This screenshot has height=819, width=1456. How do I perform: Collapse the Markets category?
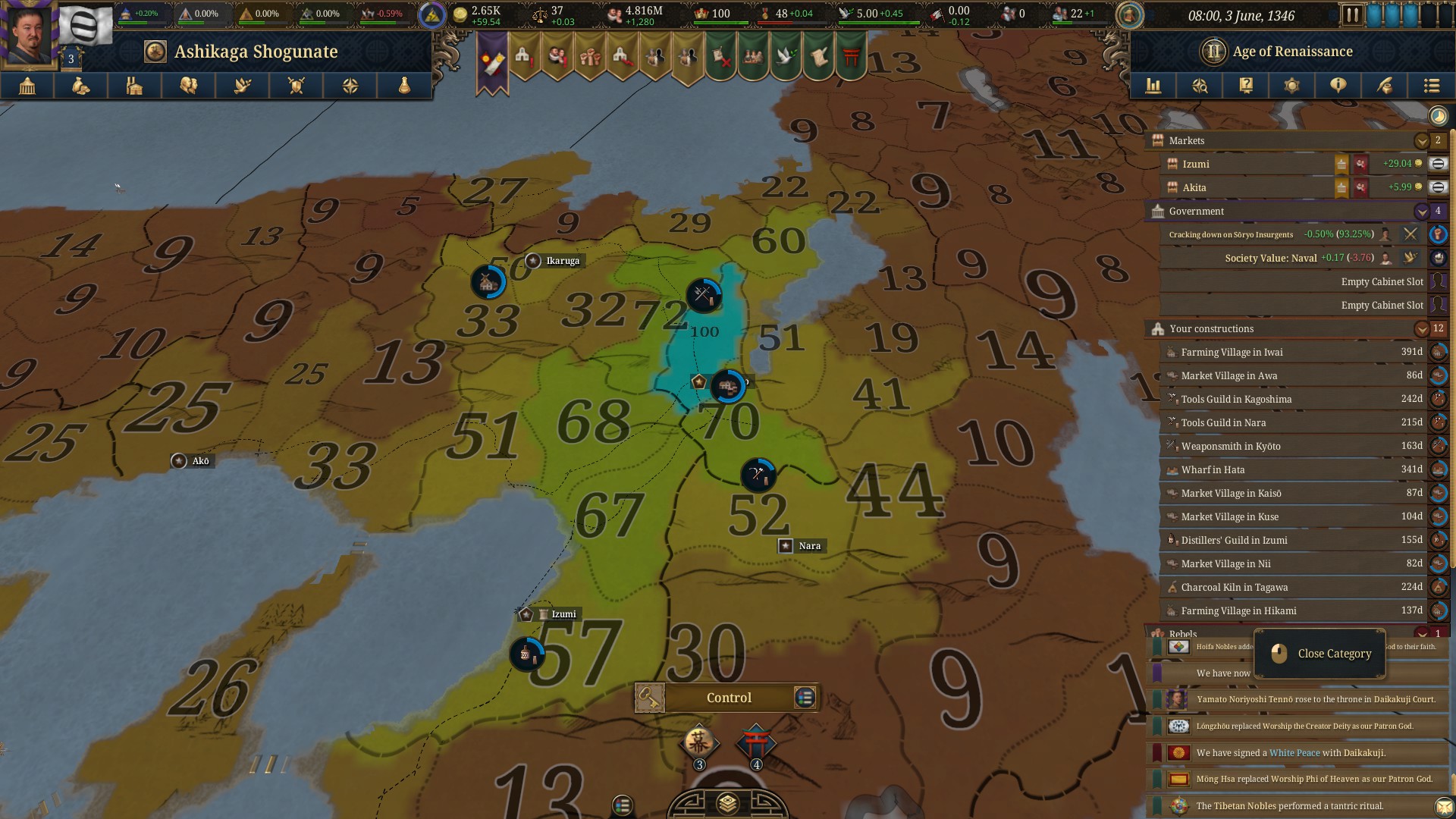pos(1421,140)
